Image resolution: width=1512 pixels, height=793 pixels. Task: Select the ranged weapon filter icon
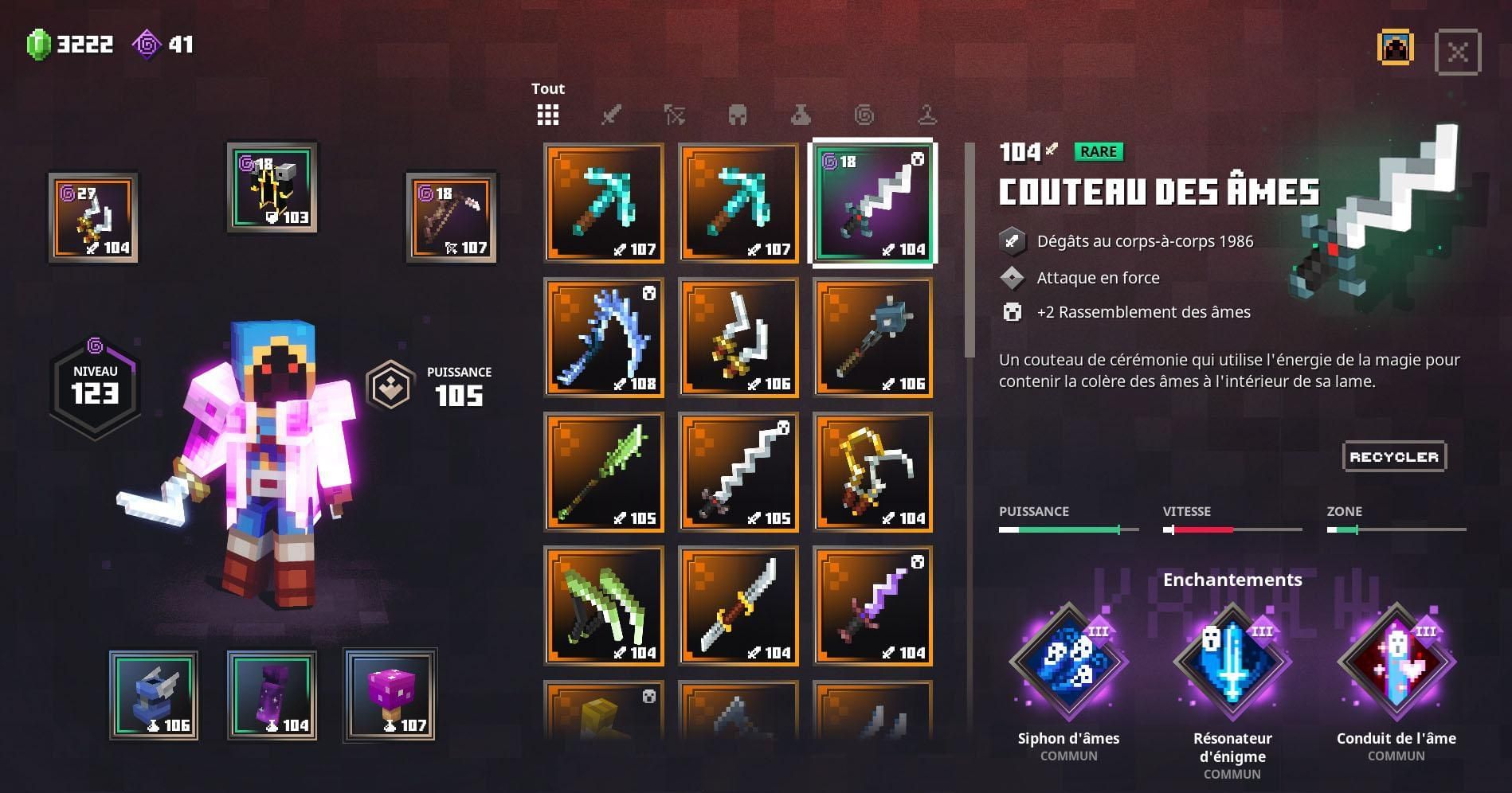[674, 115]
